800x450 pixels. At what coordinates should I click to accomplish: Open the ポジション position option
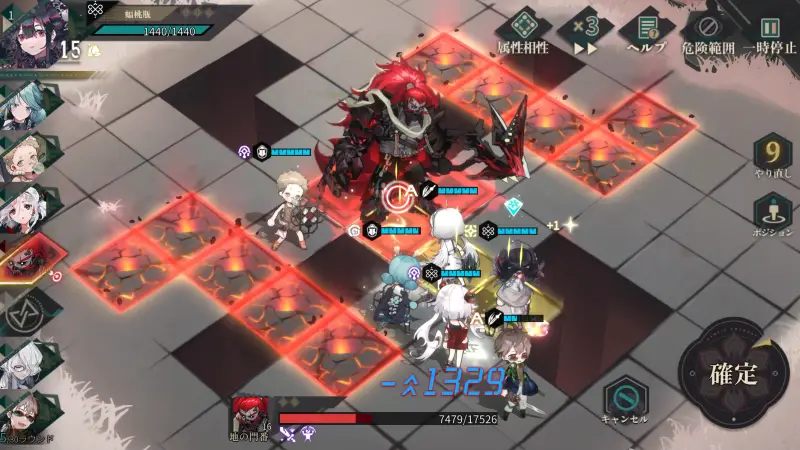[770, 214]
